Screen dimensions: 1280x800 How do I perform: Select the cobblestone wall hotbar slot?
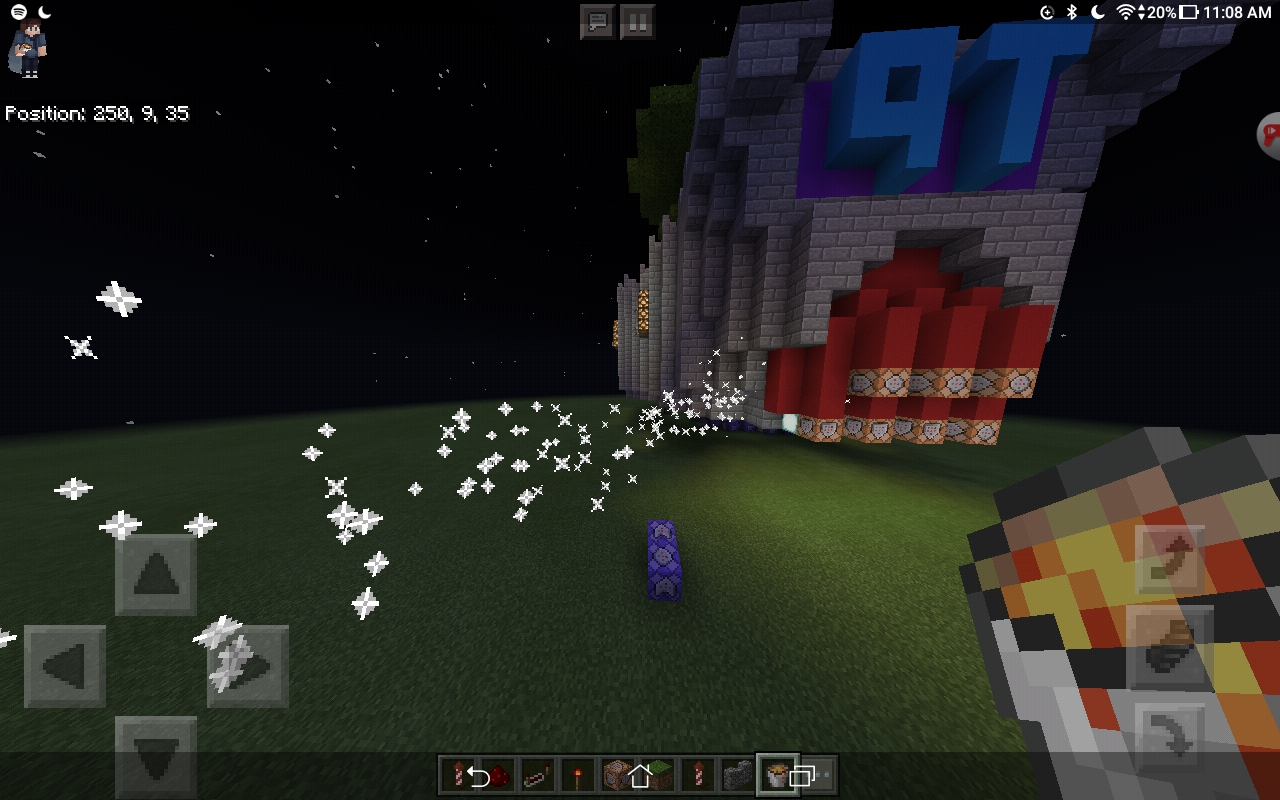coord(738,775)
